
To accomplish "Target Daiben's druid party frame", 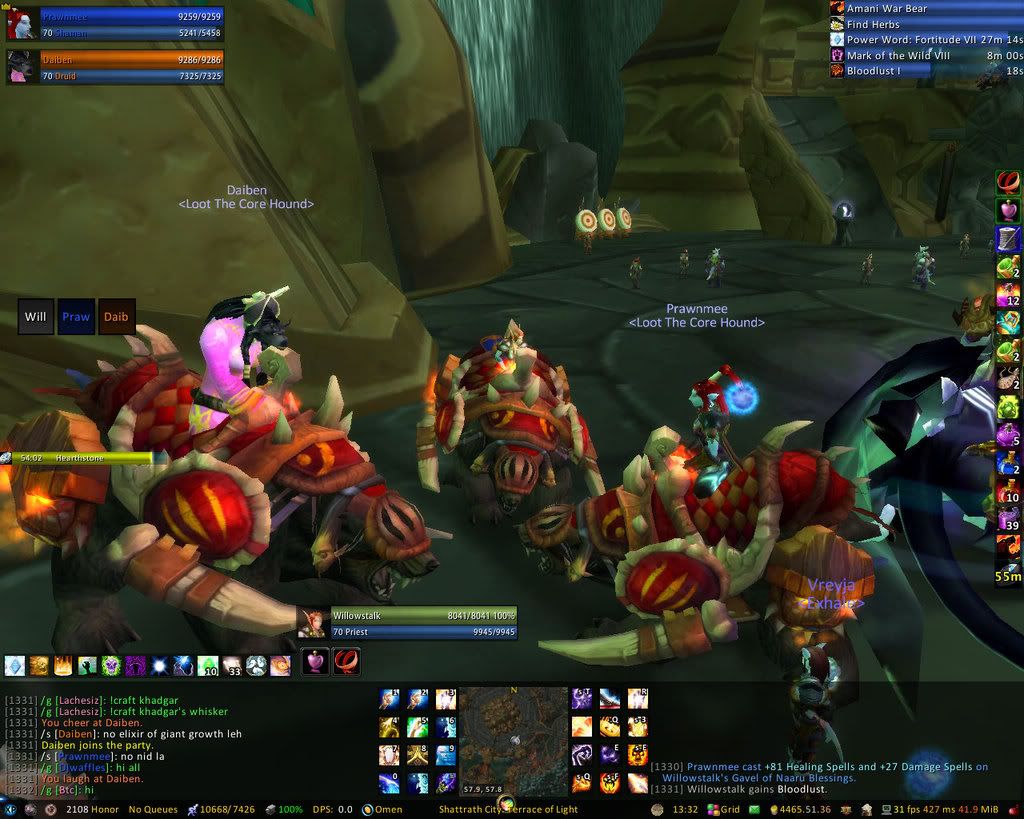I will point(130,66).
